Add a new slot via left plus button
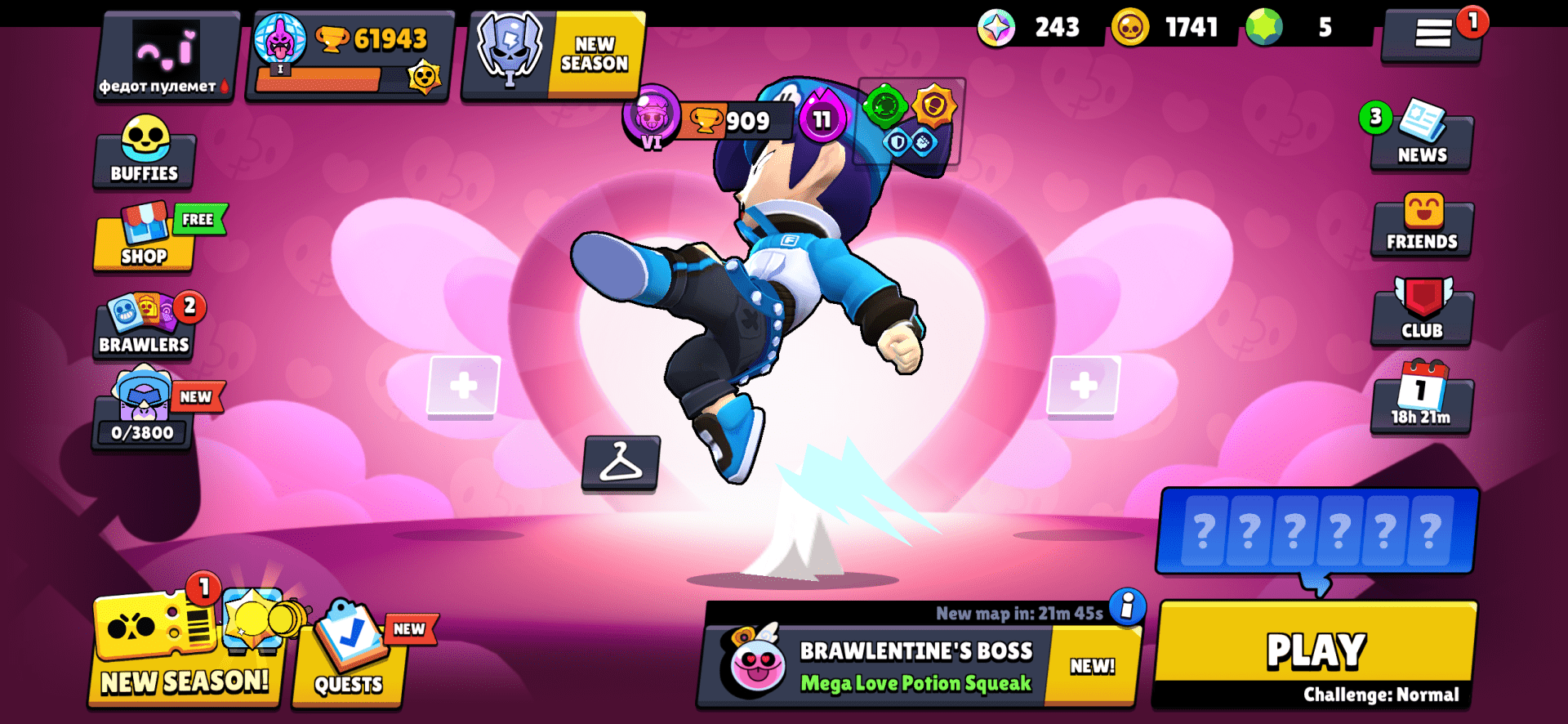 tap(462, 384)
